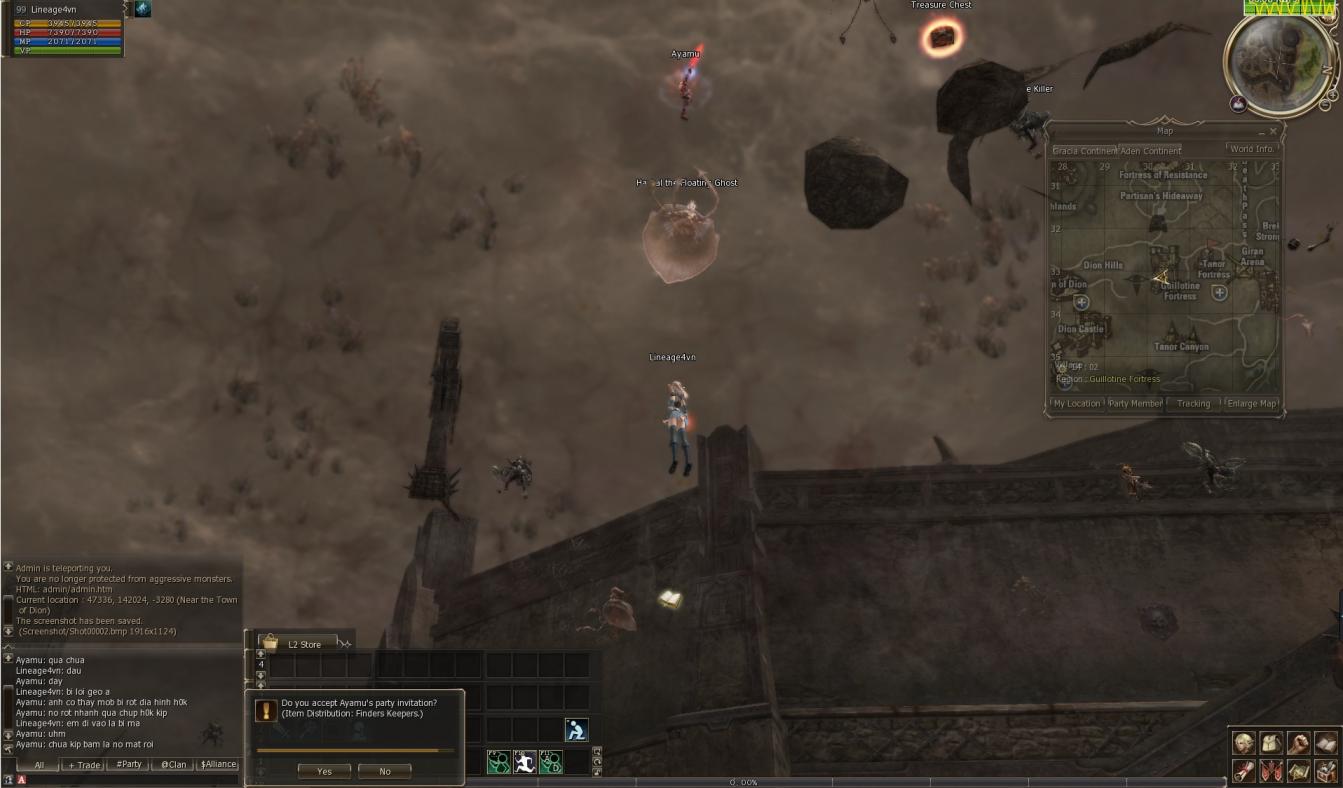1343x788 pixels.
Task: Select the #Party chat tab
Action: click(x=128, y=765)
